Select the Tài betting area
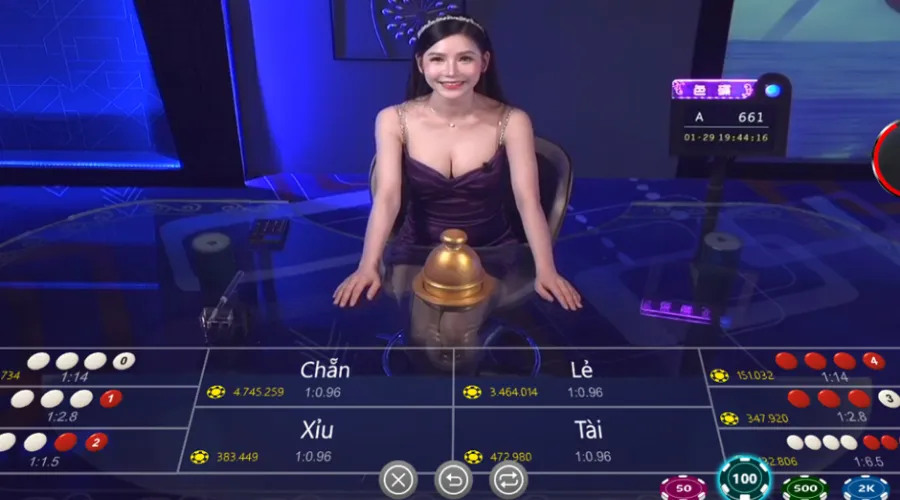The width and height of the screenshot is (900, 500). click(588, 440)
